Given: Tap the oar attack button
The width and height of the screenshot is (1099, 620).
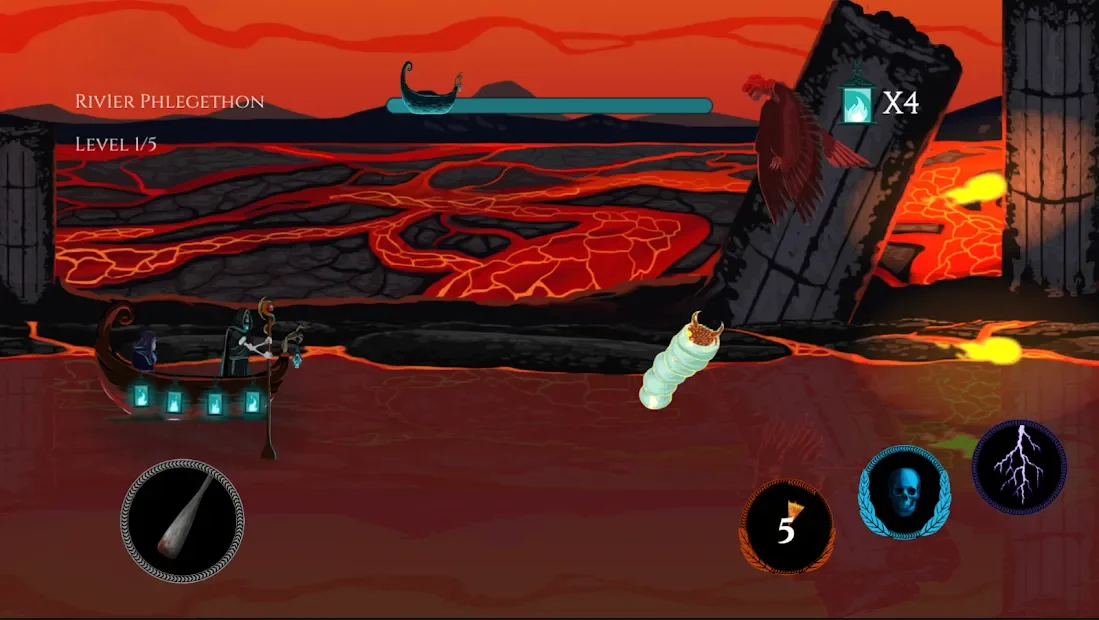Looking at the screenshot, I should pos(182,520).
